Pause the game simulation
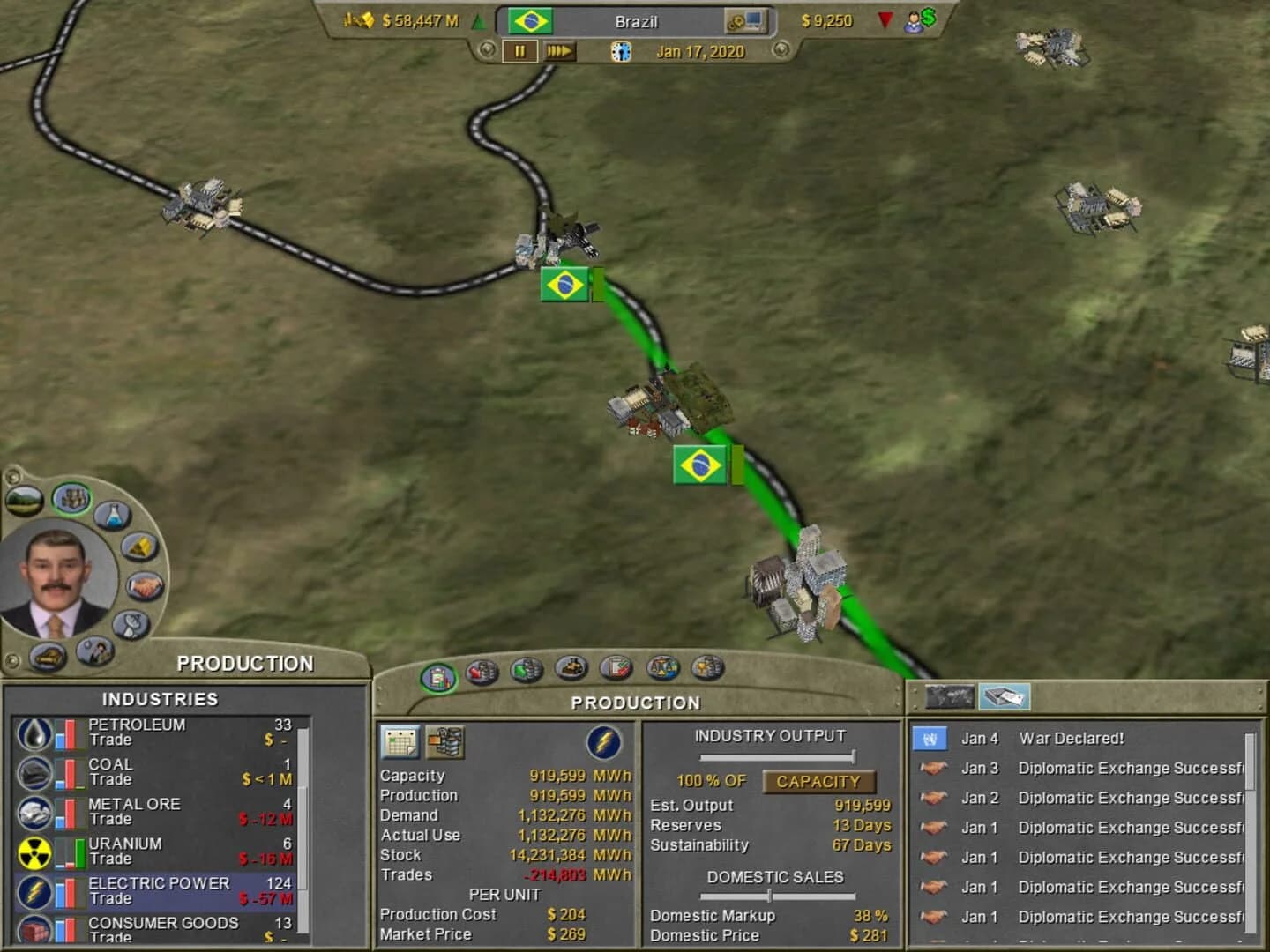Screen dimensions: 1270x952 coord(519,52)
